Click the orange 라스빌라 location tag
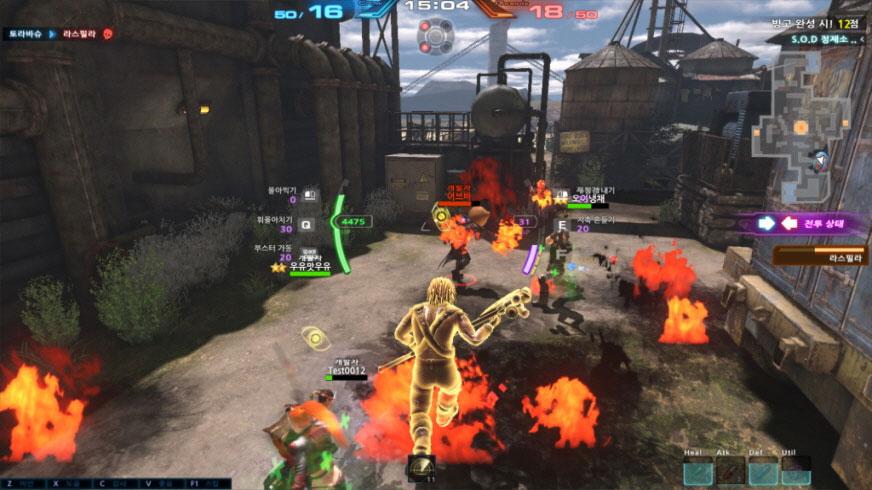This screenshot has height=490, width=872. tap(820, 257)
